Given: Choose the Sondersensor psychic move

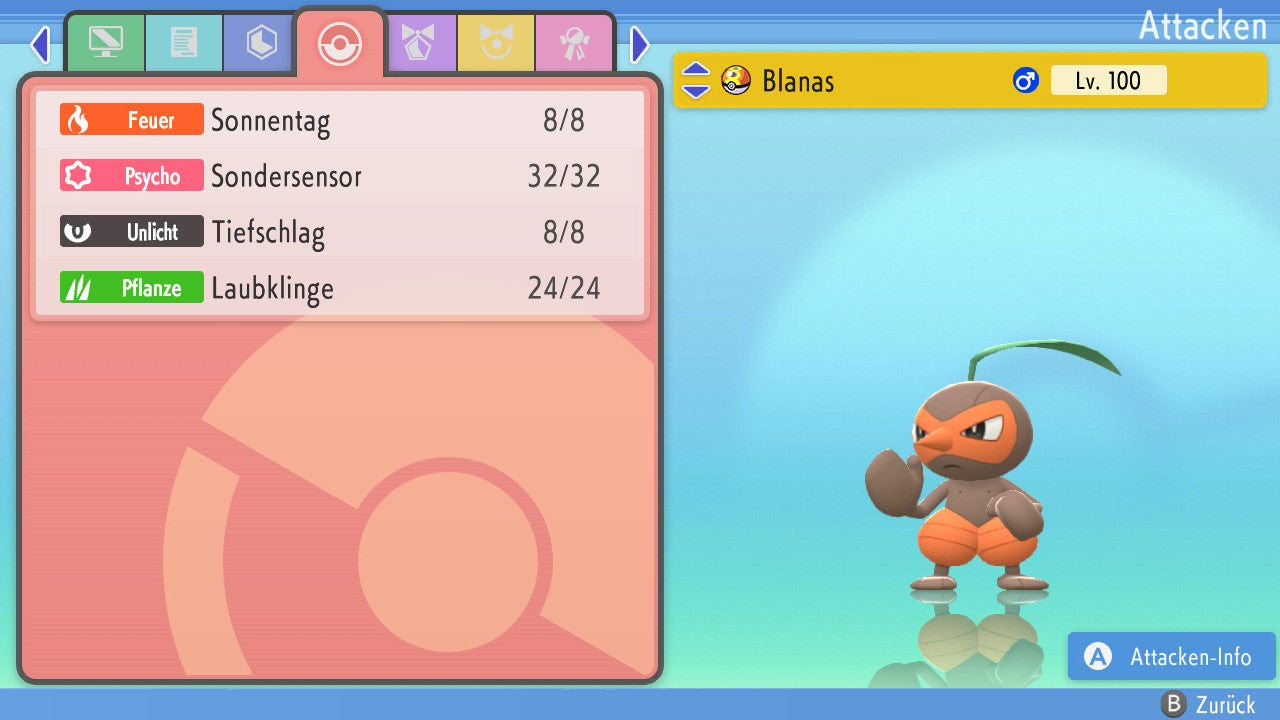Looking at the screenshot, I should pyautogui.click(x=340, y=177).
